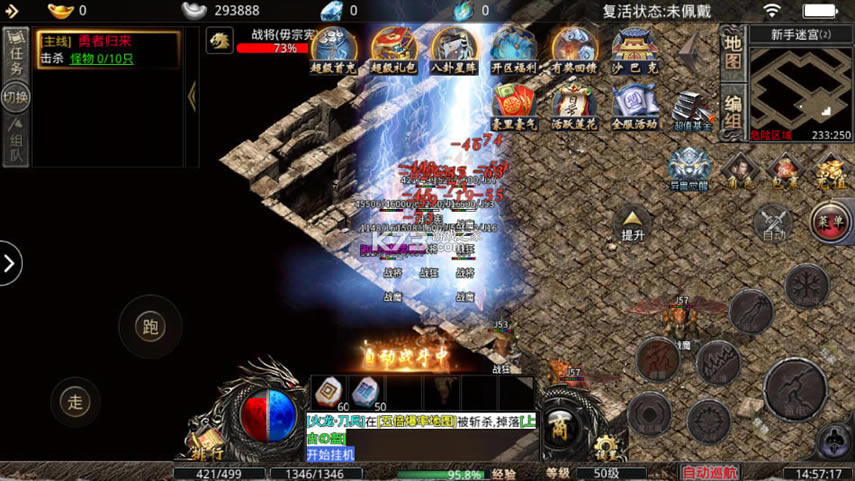Click the 自动巡航 auto-cruise button
The width and height of the screenshot is (855, 481).
point(709,472)
